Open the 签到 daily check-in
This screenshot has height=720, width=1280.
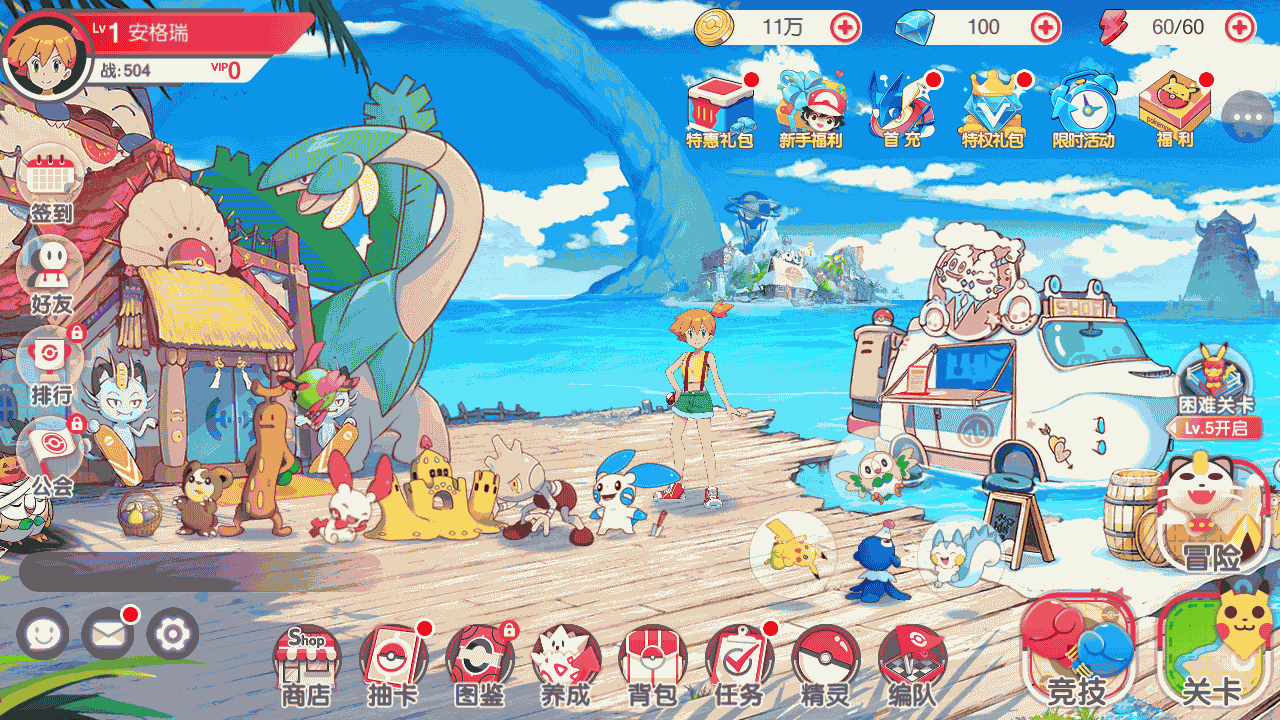(x=50, y=185)
